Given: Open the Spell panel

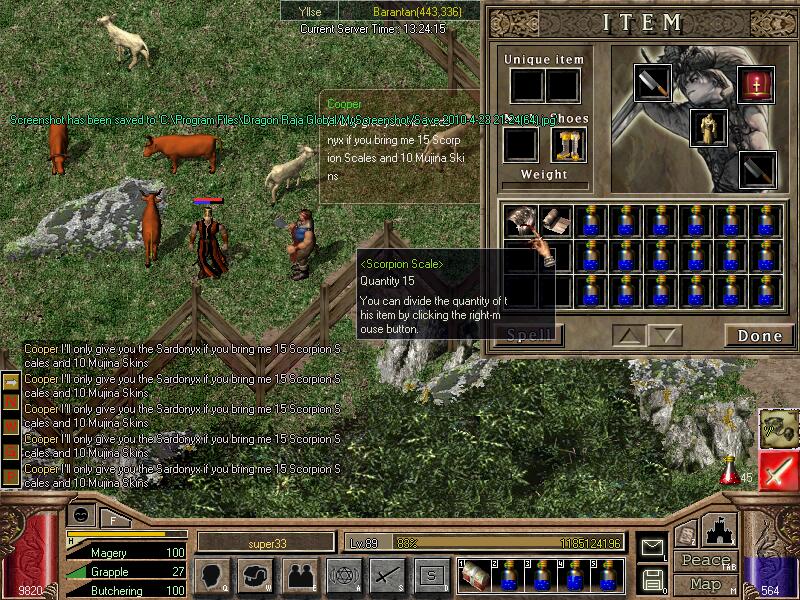Looking at the screenshot, I should (528, 335).
